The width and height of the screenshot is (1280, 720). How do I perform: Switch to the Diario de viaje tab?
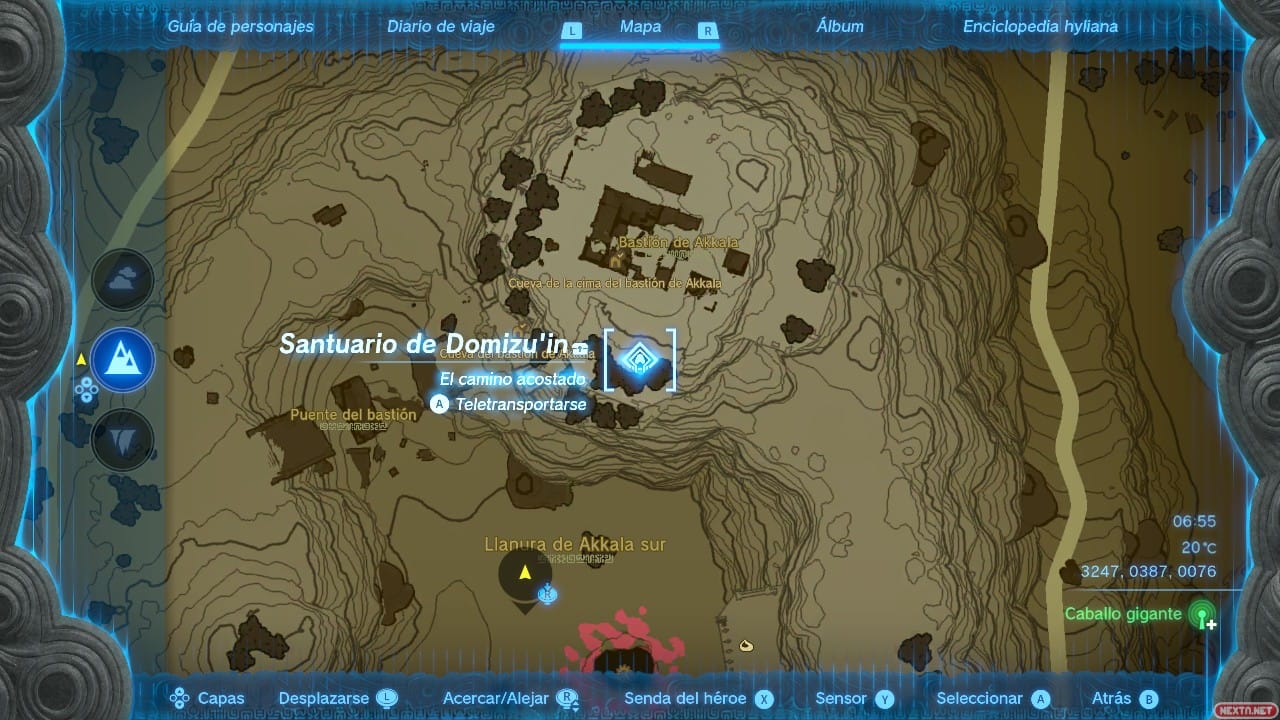(441, 27)
